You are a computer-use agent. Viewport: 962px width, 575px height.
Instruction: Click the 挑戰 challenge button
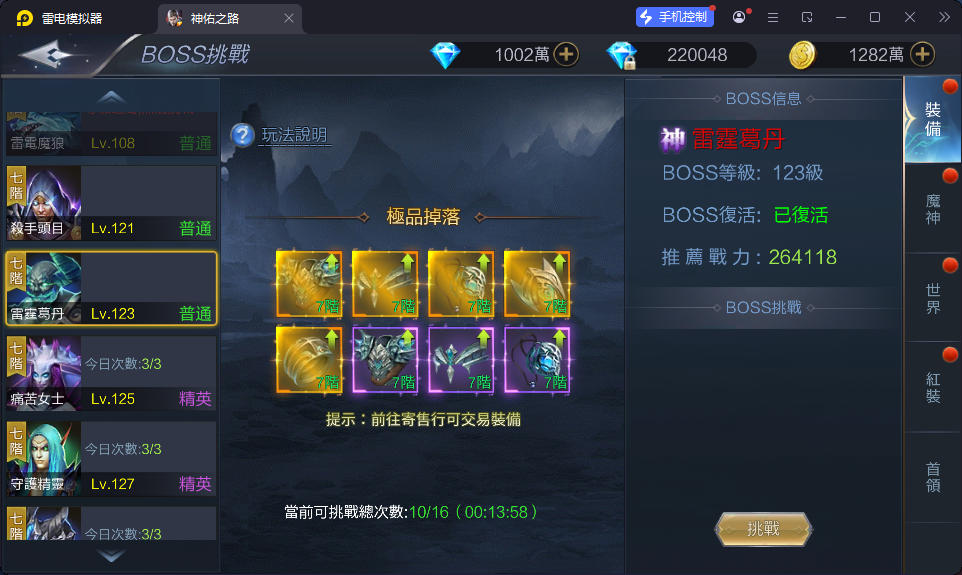coord(763,529)
